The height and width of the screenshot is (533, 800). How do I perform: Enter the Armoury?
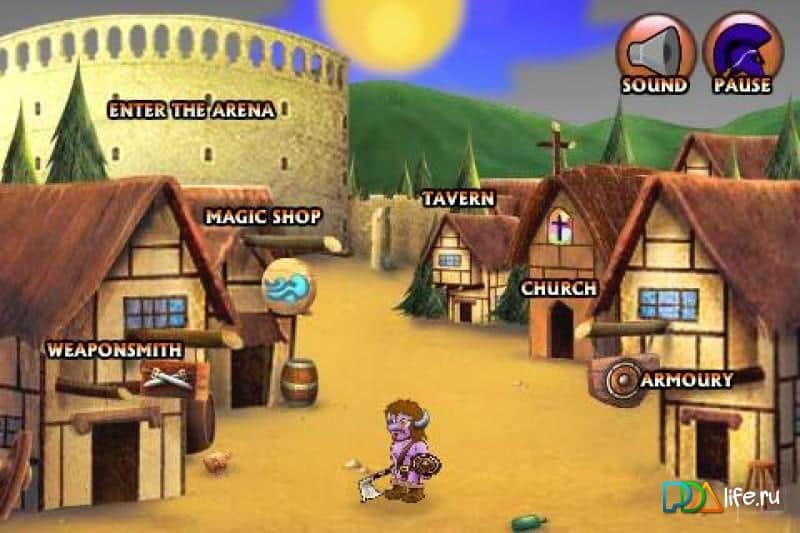(x=687, y=380)
